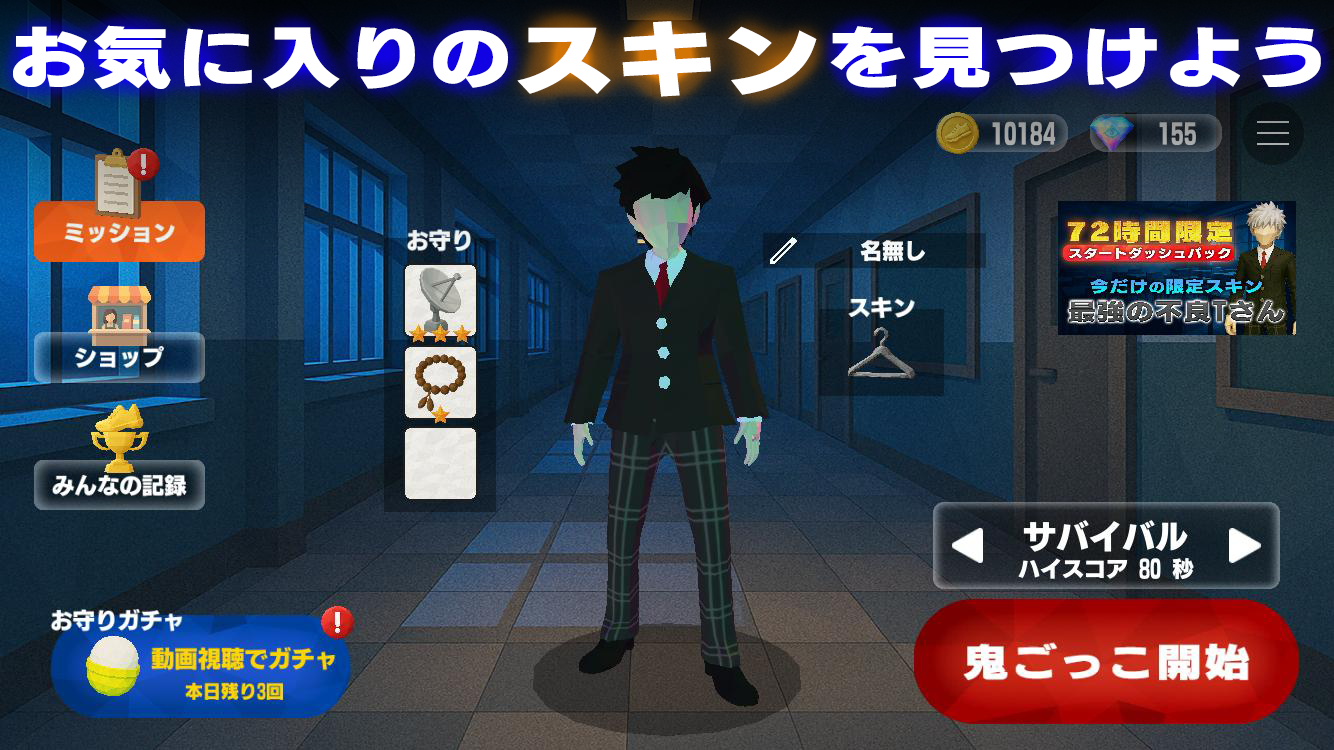Open the hamburger menu in the corner
The width and height of the screenshot is (1334, 750).
pos(1272,133)
